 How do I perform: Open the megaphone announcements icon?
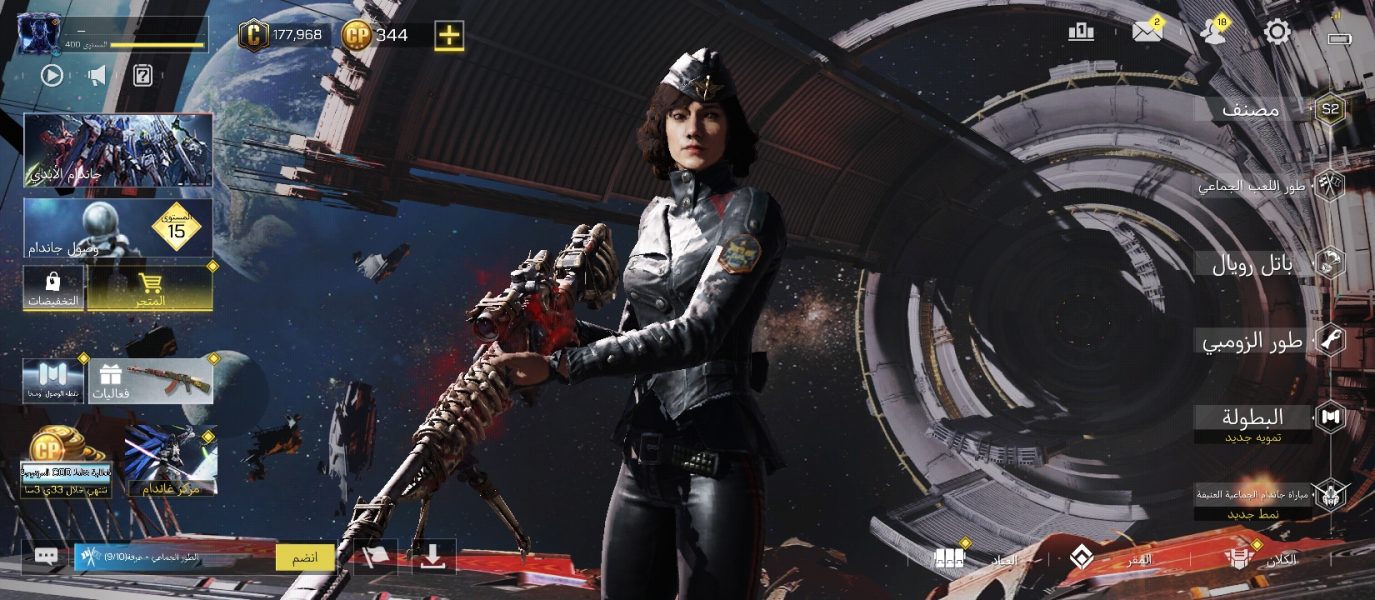tap(97, 75)
